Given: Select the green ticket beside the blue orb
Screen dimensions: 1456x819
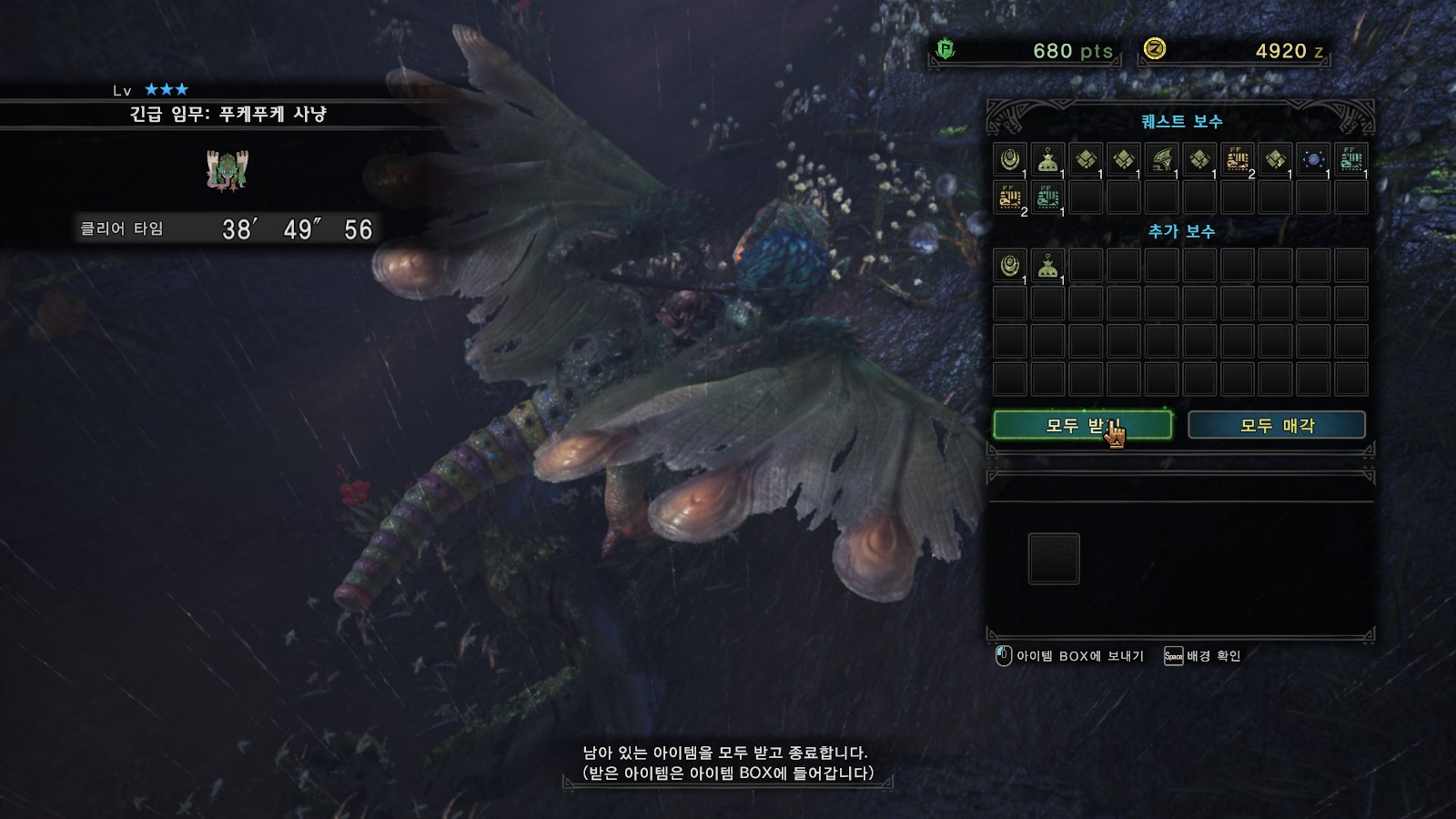Looking at the screenshot, I should click(1351, 159).
